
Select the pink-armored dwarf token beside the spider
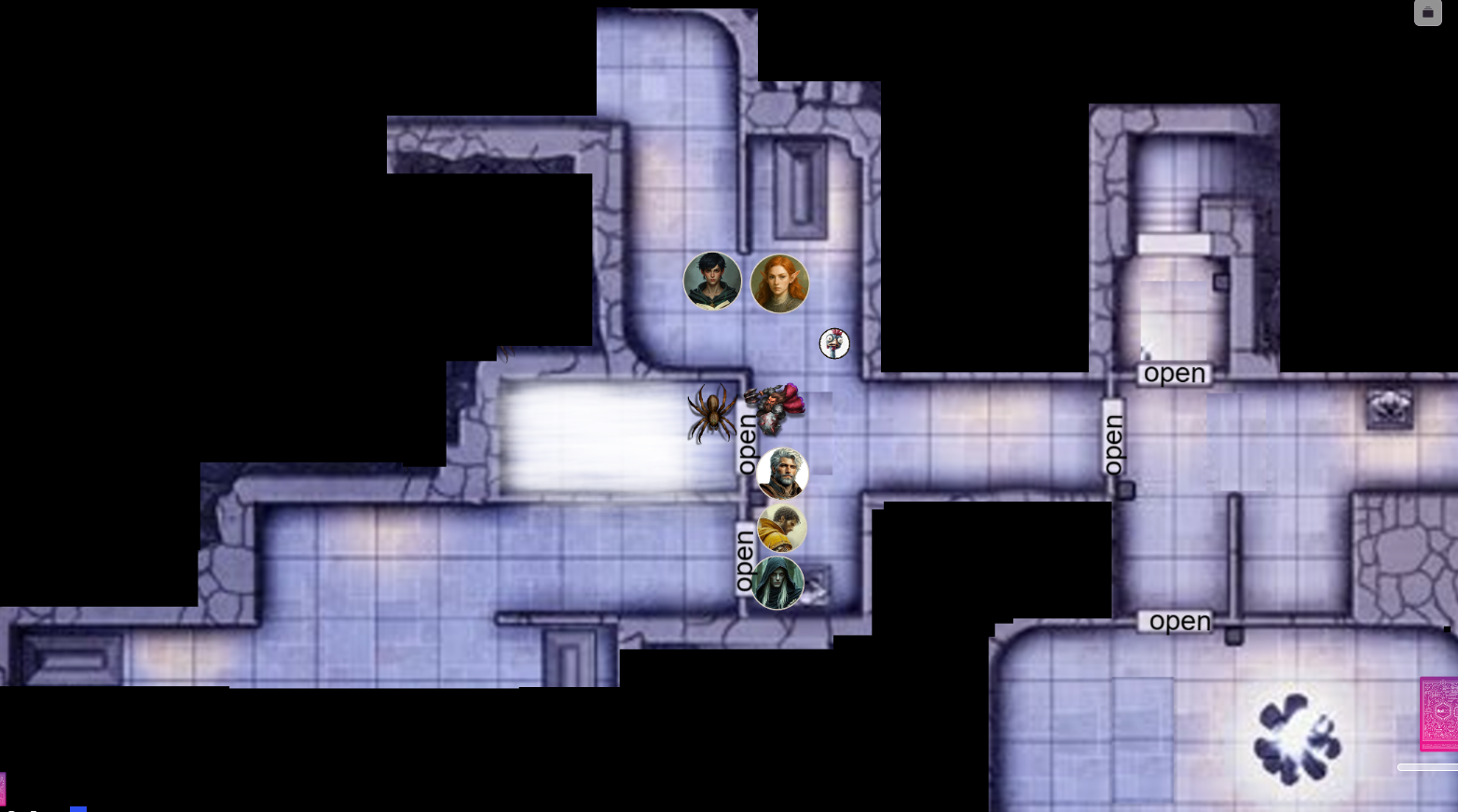[778, 410]
